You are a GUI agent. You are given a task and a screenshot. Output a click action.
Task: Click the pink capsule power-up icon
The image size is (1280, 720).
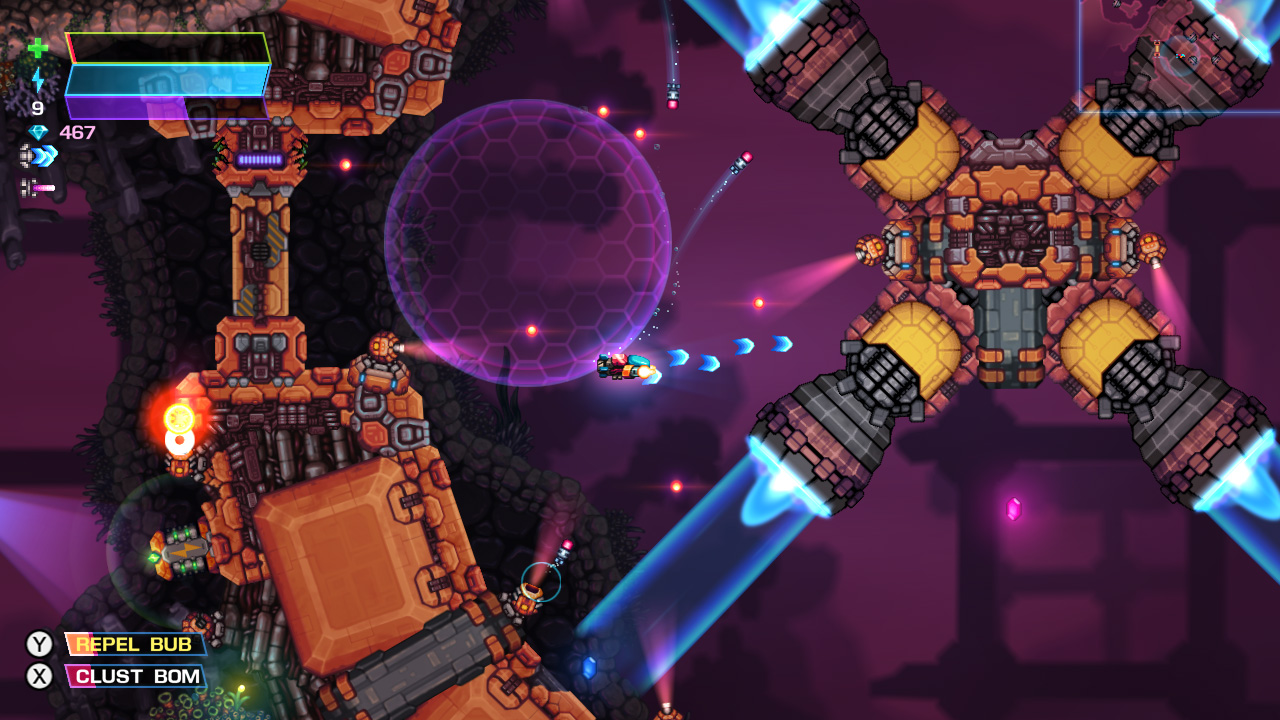pos(42,187)
